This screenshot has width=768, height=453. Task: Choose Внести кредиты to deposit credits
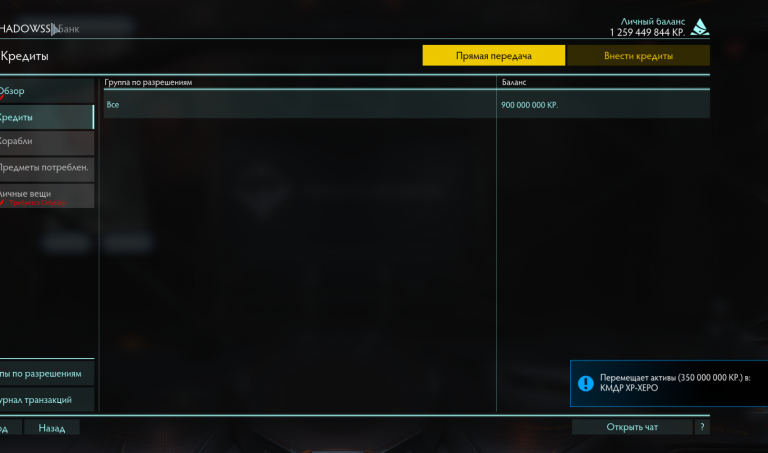point(638,56)
